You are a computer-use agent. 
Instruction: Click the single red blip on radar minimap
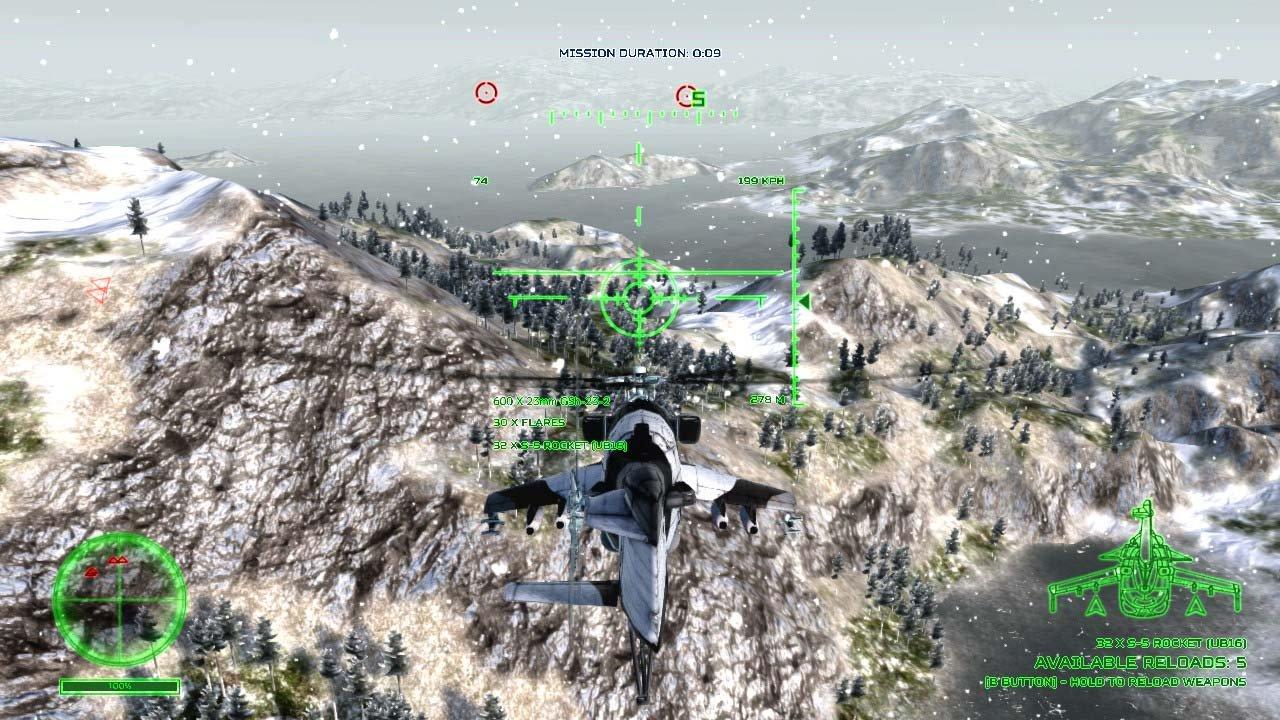coord(94,573)
